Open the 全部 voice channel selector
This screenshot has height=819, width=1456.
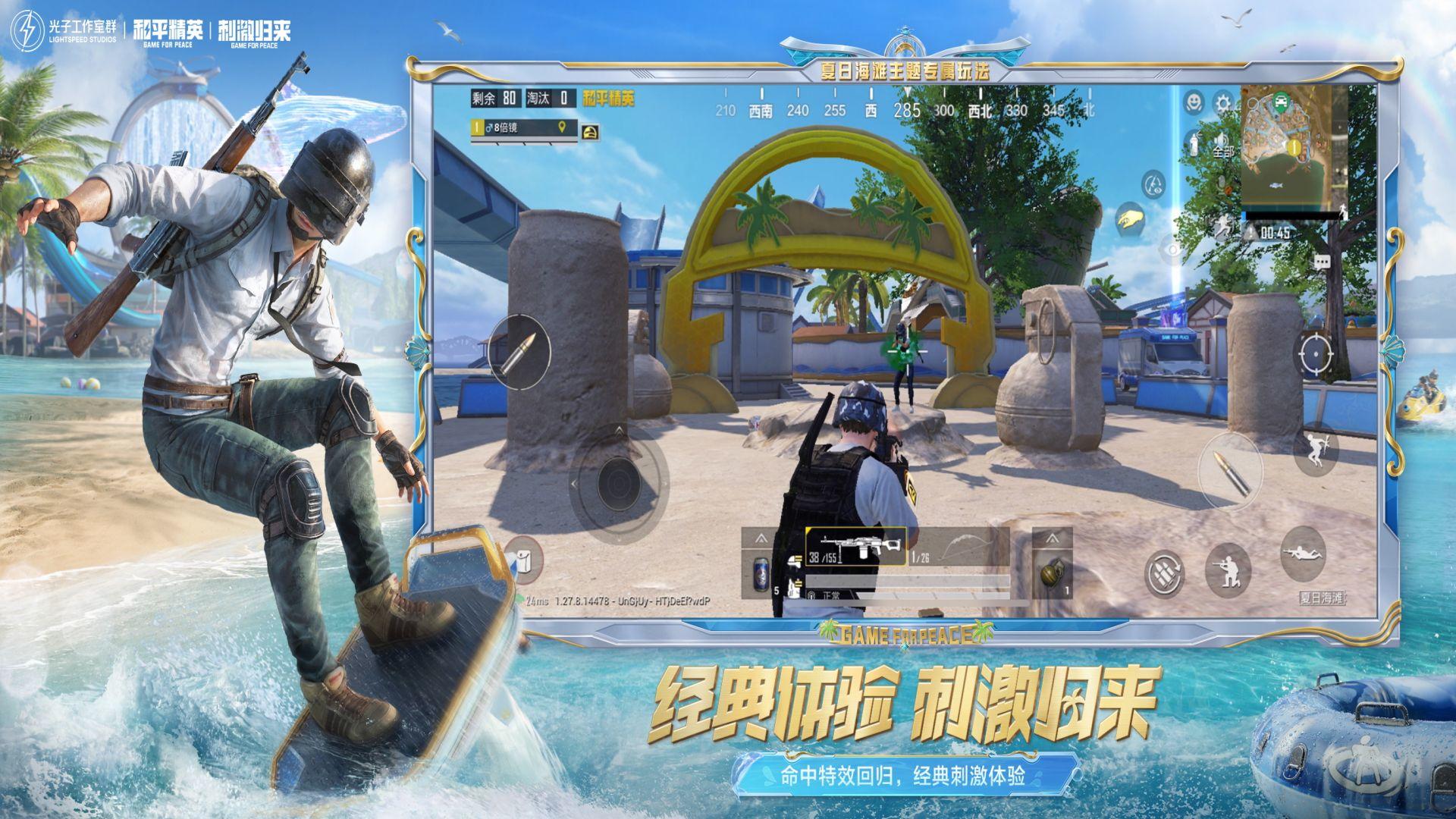[x=1224, y=152]
